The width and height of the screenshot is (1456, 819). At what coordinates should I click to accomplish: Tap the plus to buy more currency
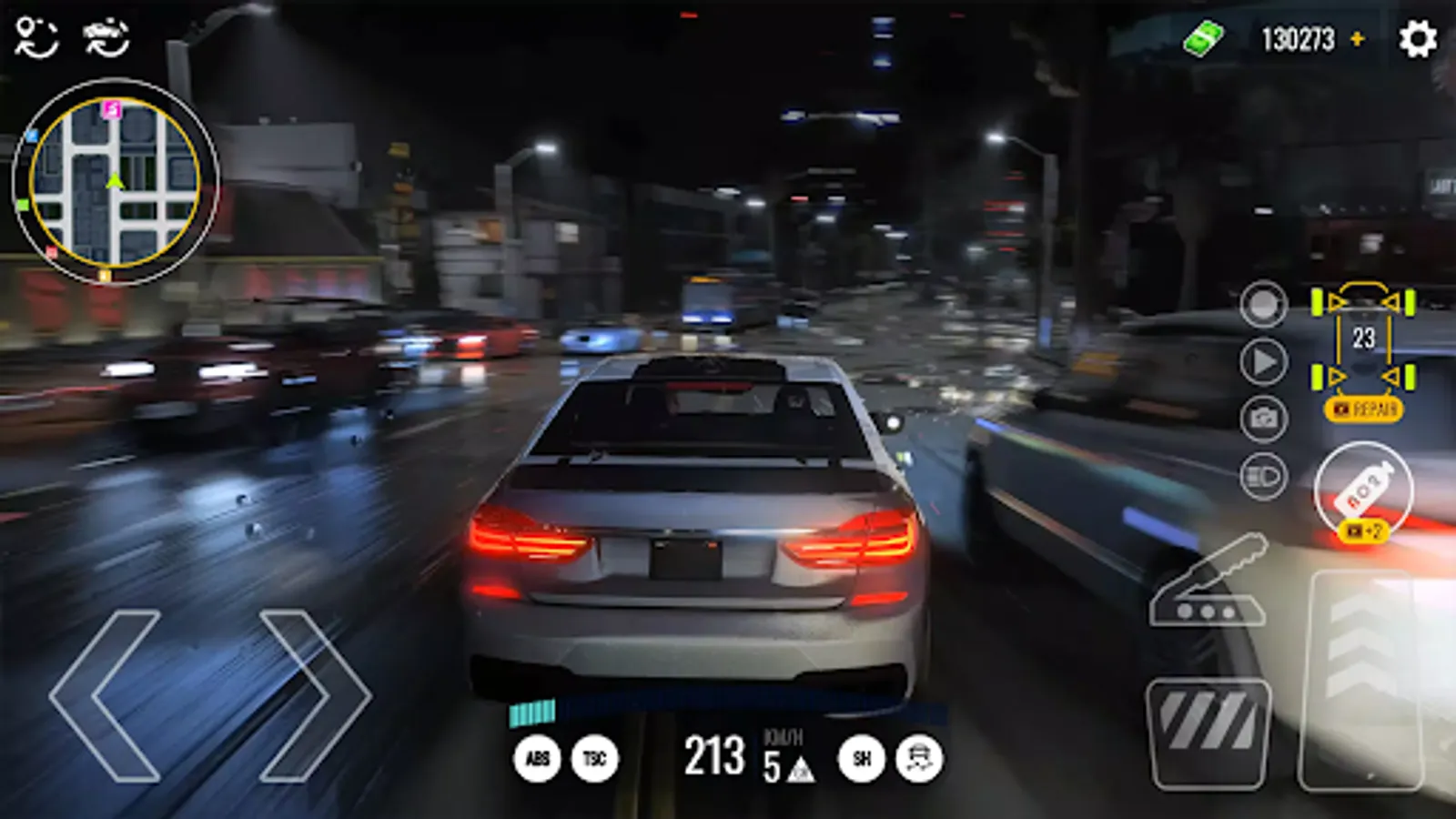(1360, 39)
